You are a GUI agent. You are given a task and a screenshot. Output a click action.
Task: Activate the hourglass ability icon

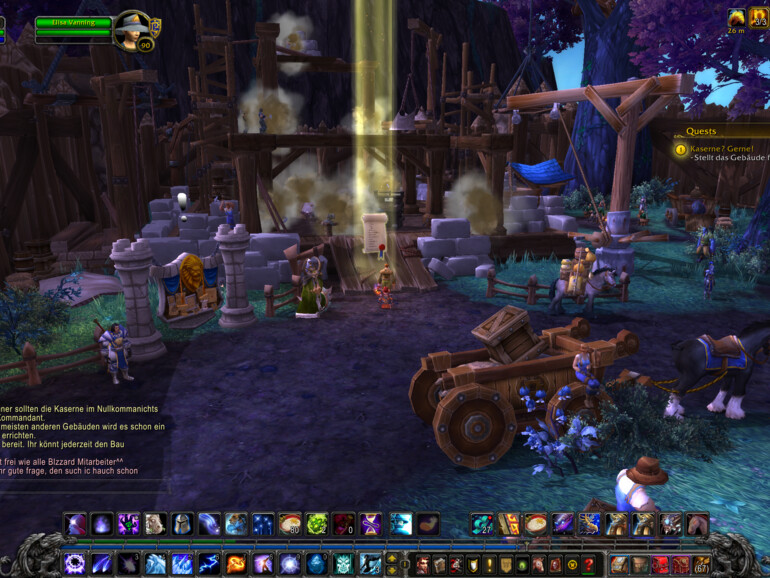[x=370, y=524]
